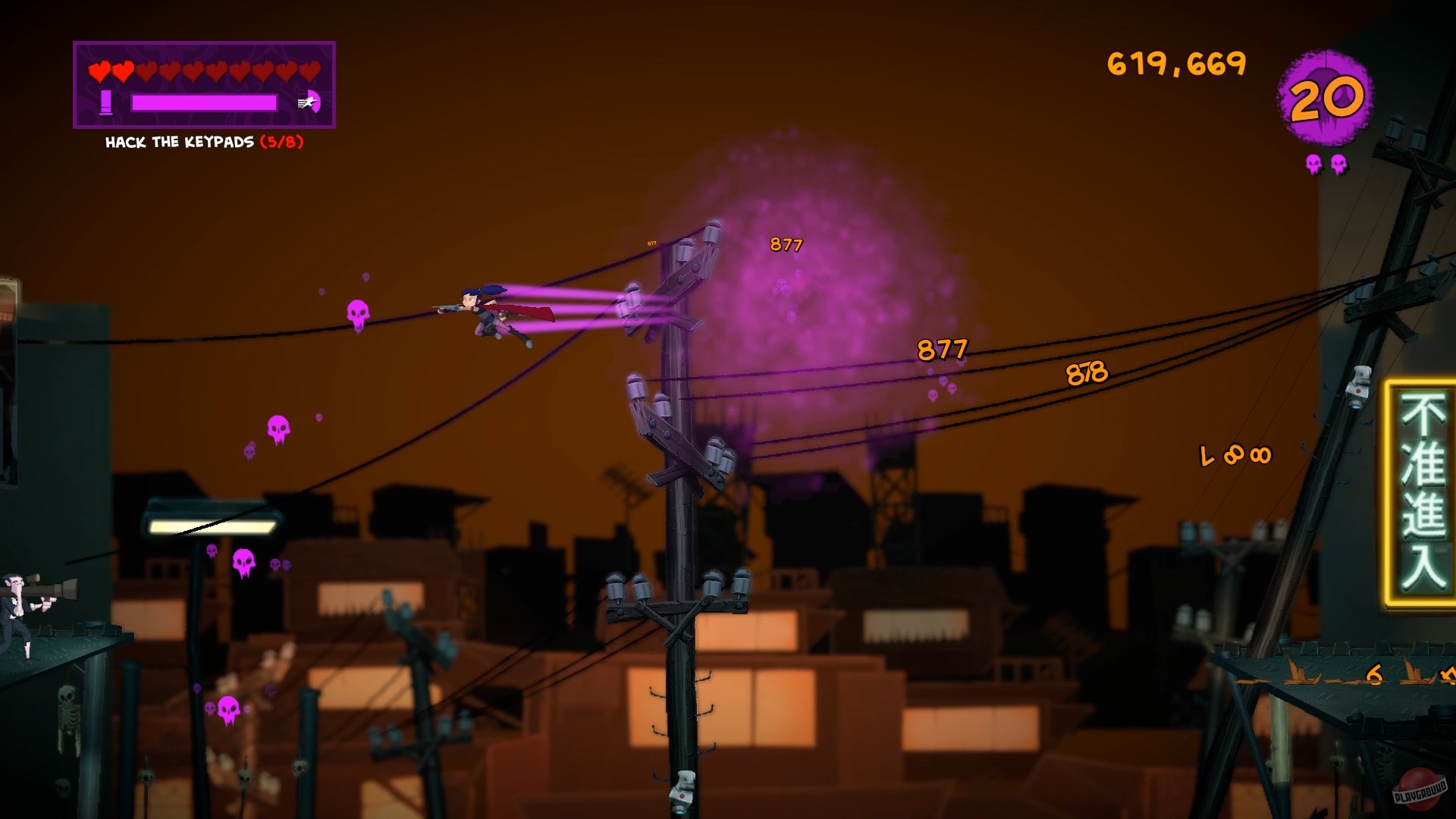
Task: Click the neon sign with Chinese characters
Action: tap(1423, 485)
